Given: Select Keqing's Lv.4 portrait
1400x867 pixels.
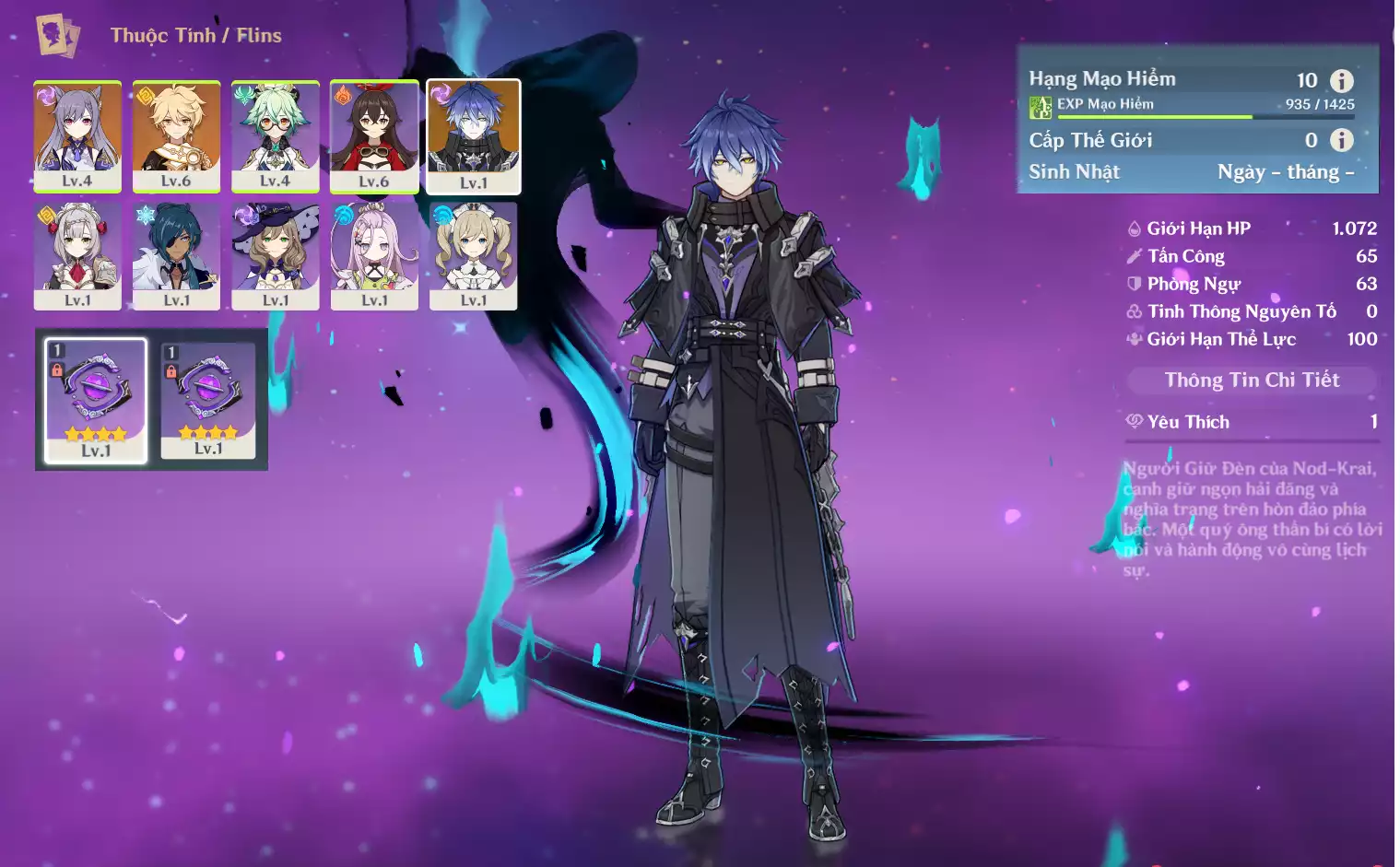Looking at the screenshot, I should pyautogui.click(x=77, y=135).
